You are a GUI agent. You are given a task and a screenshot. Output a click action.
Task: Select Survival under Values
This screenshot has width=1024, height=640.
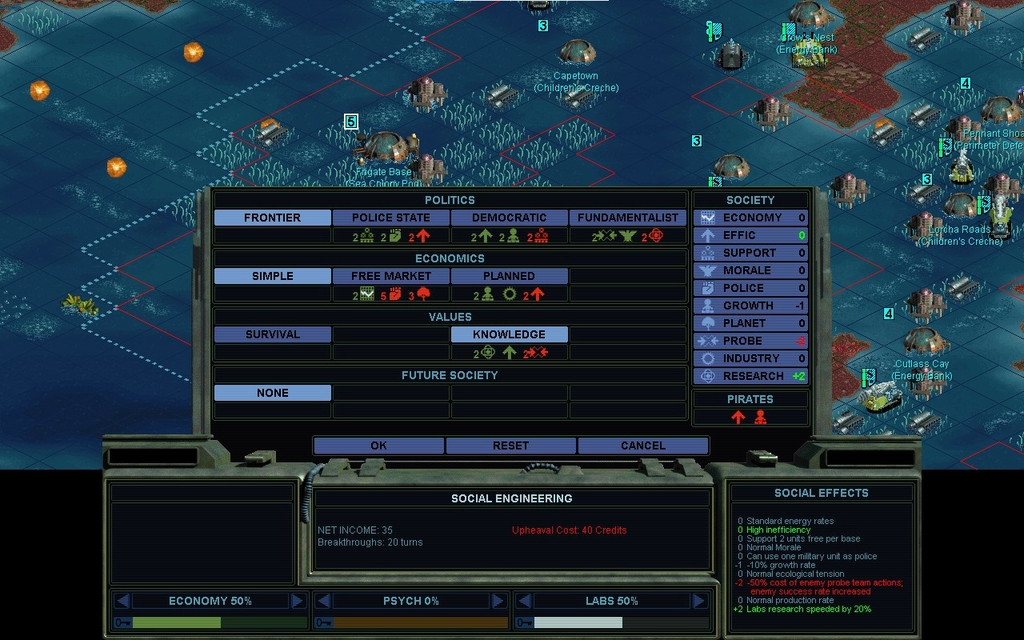click(x=272, y=335)
